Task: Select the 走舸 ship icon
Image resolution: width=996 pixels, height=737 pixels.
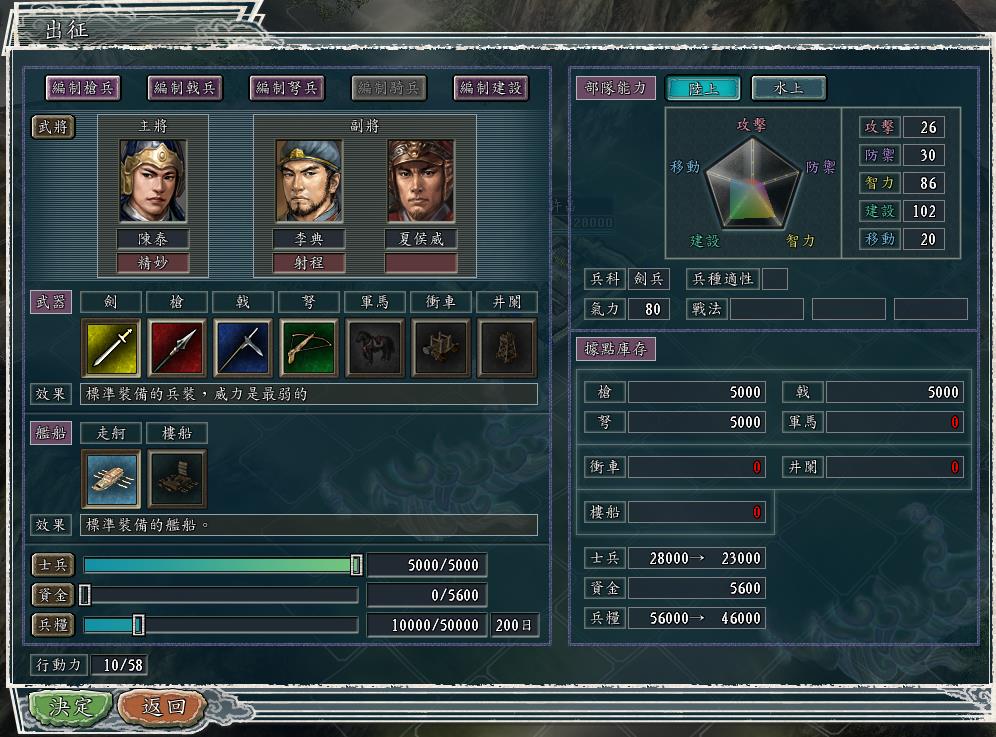Action: (x=110, y=479)
